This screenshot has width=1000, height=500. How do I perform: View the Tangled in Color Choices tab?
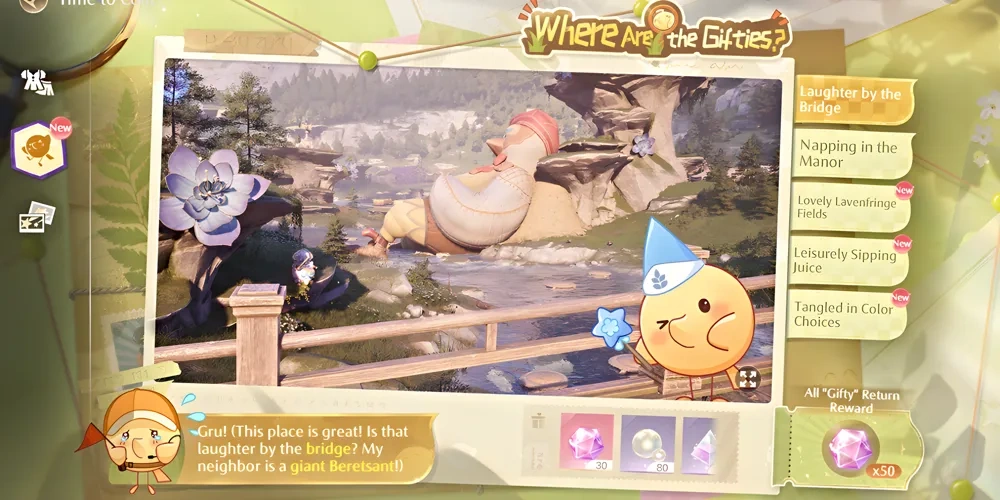(x=846, y=314)
